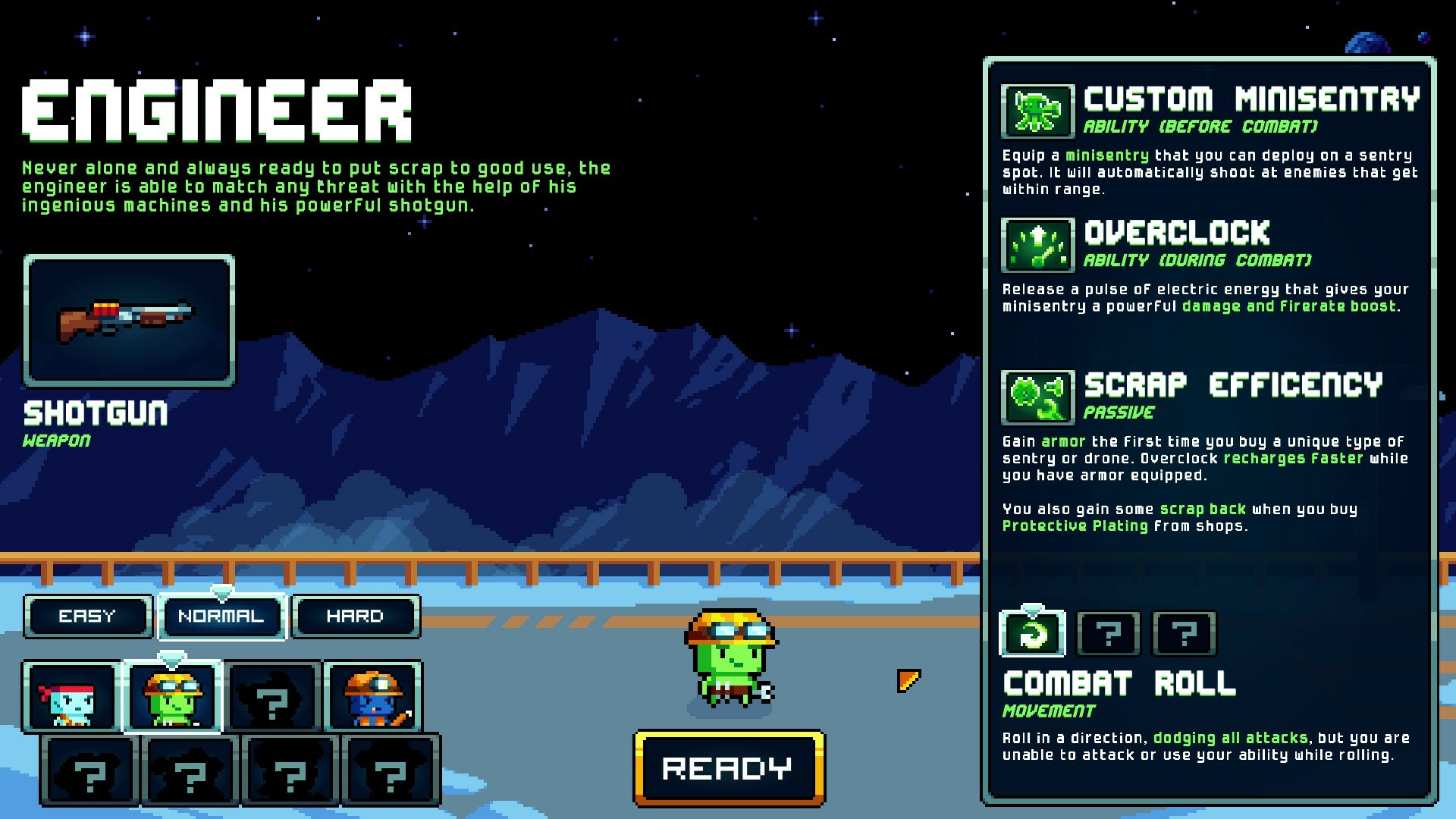This screenshot has height=819, width=1456.
Task: Switch difficulty to Hard
Action: (x=355, y=616)
